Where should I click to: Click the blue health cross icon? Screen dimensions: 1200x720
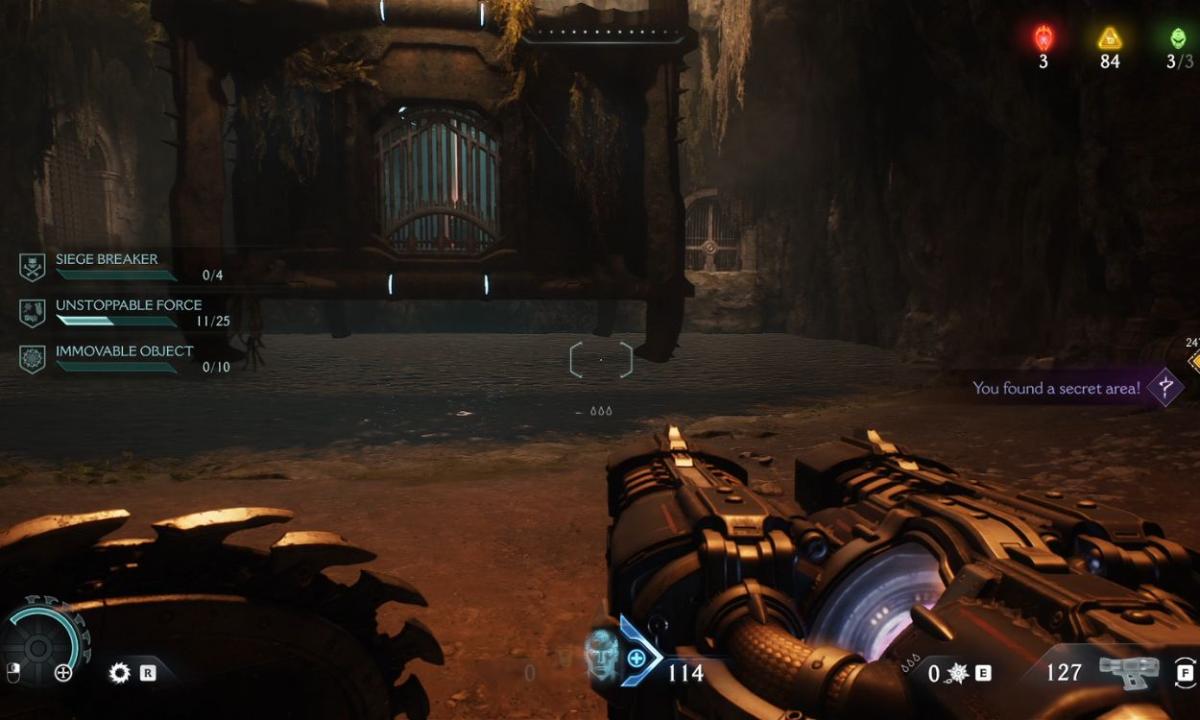636,658
